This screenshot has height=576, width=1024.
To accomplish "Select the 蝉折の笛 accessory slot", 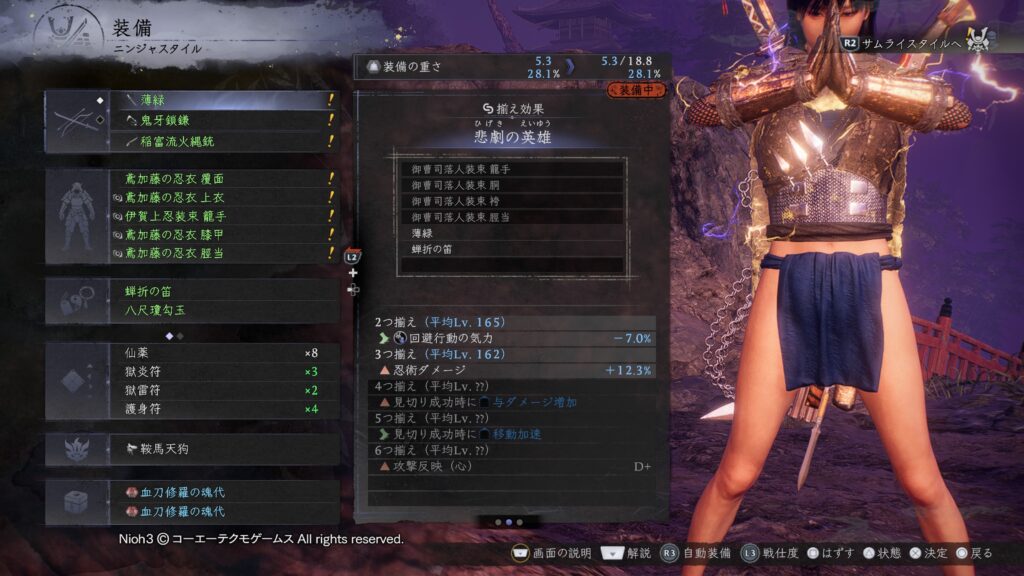I will coord(220,292).
